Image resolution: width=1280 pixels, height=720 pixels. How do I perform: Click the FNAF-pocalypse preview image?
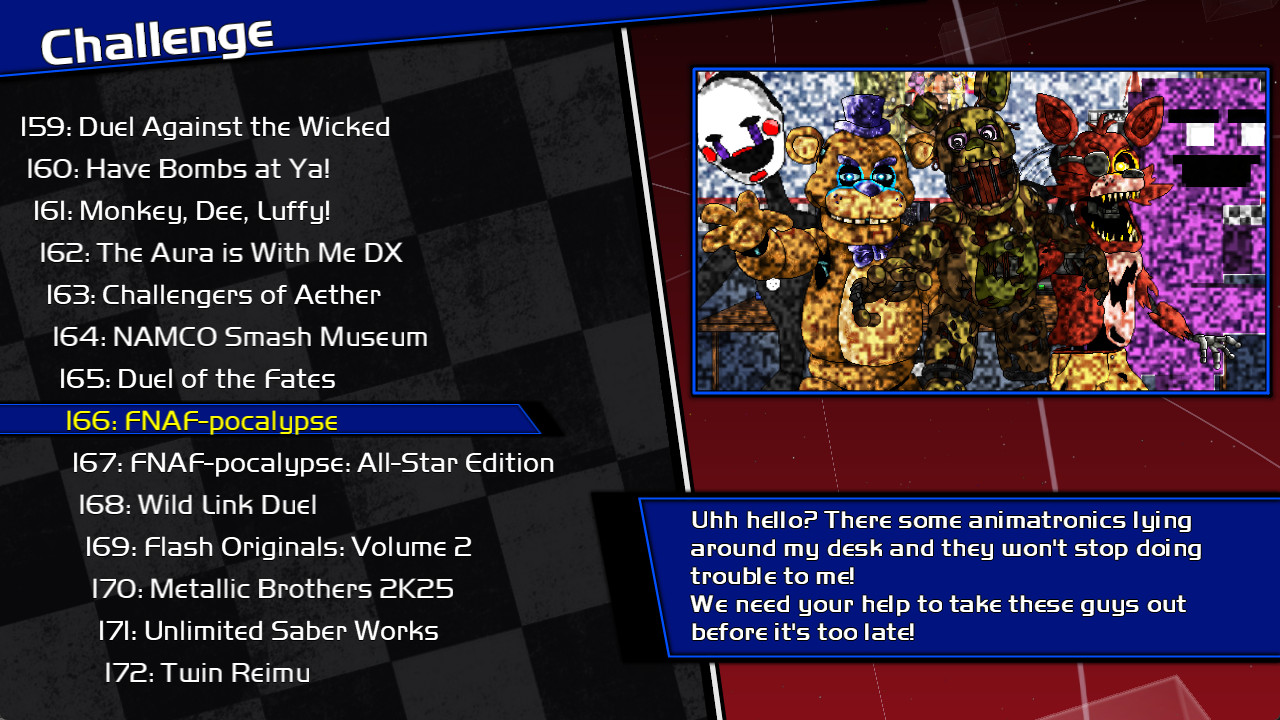980,230
